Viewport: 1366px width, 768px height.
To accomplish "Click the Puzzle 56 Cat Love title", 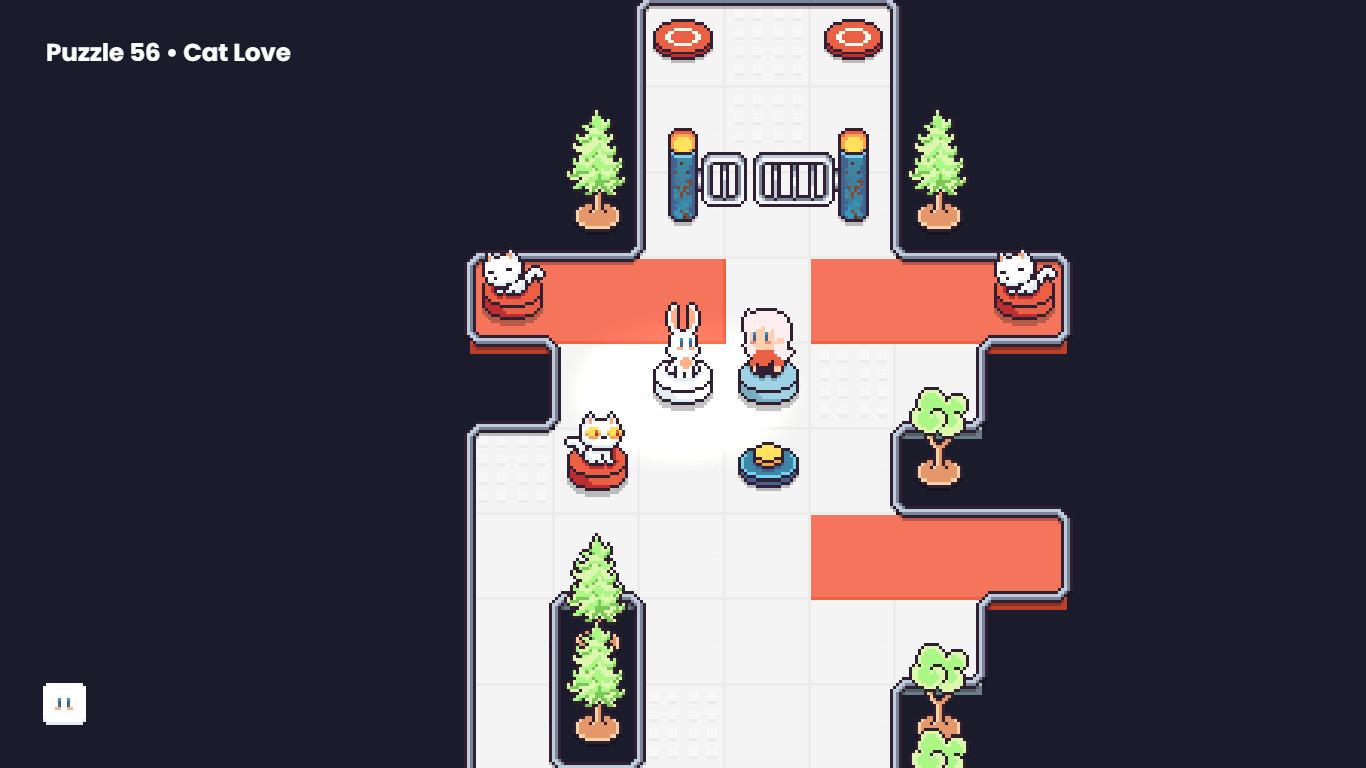I will click(x=166, y=52).
